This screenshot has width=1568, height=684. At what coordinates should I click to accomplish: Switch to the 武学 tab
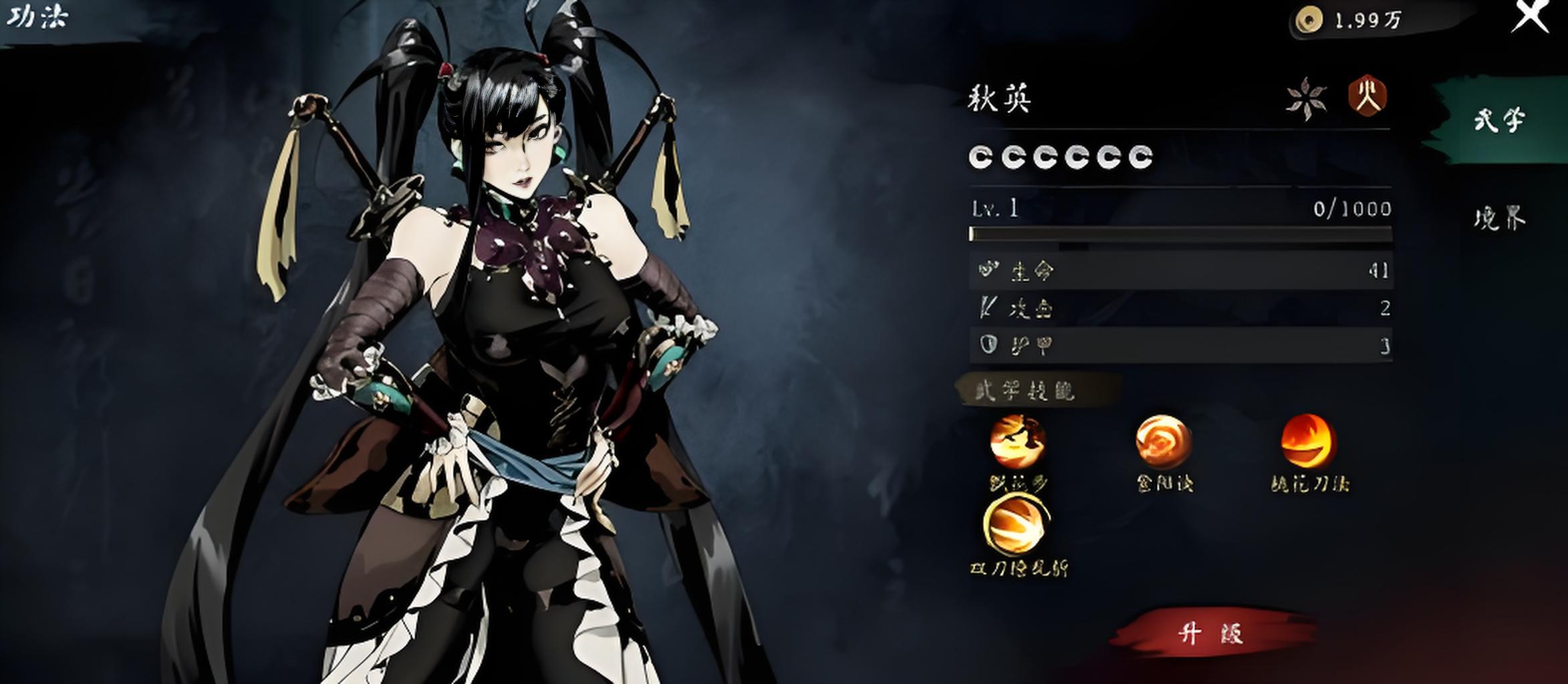[x=1499, y=120]
